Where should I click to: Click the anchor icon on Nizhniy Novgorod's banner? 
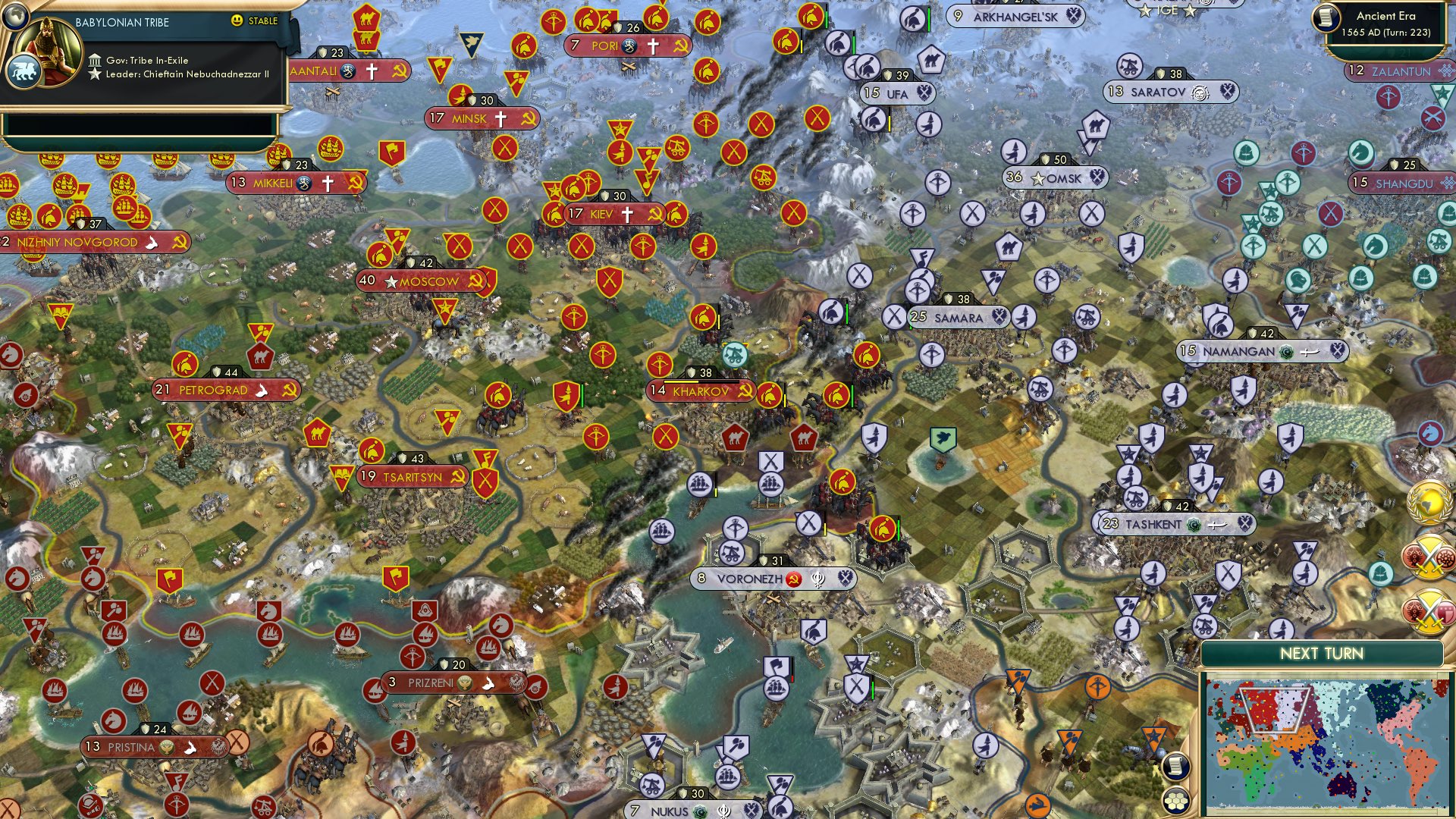tap(152, 241)
